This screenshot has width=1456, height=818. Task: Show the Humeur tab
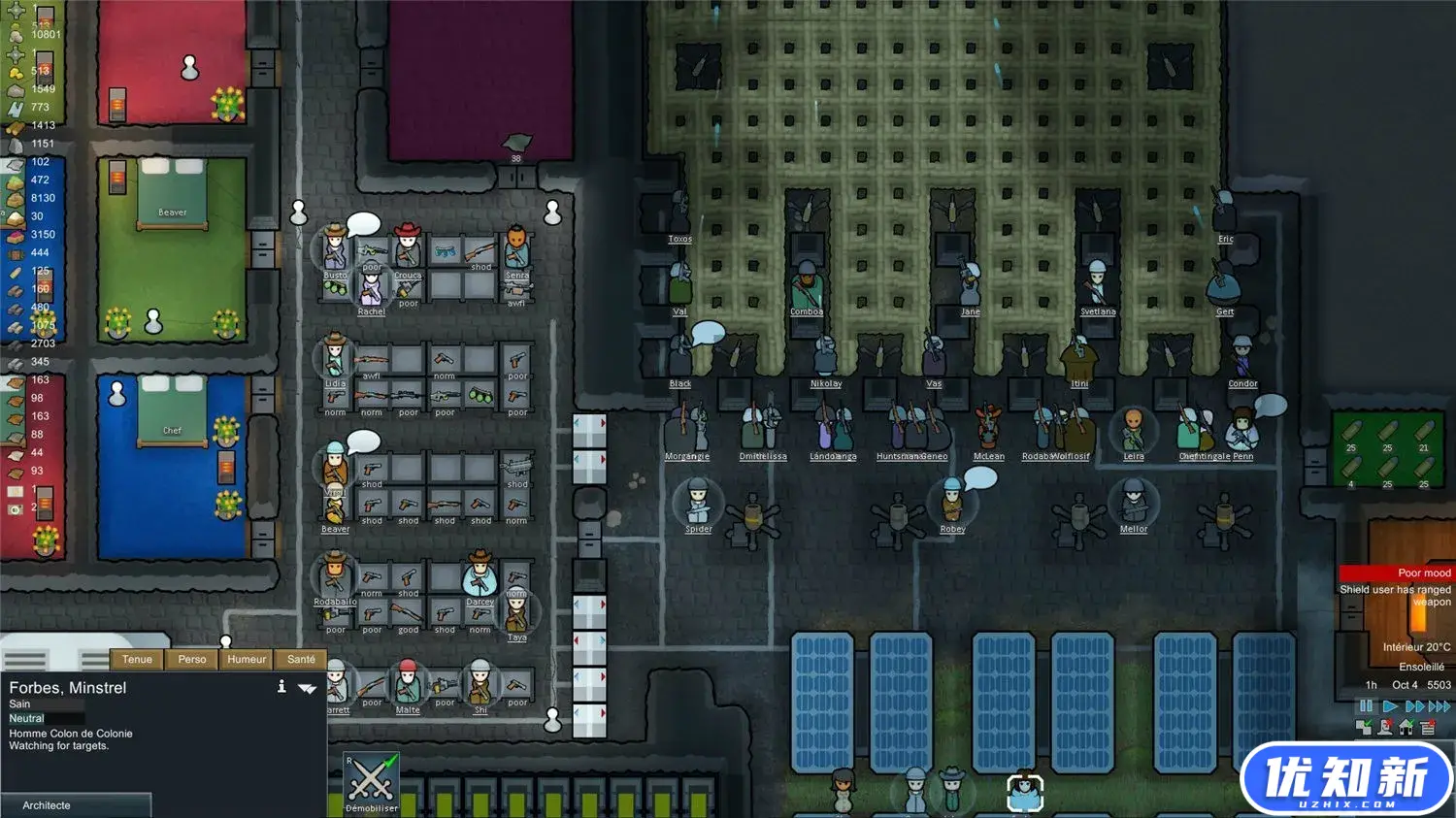point(247,659)
